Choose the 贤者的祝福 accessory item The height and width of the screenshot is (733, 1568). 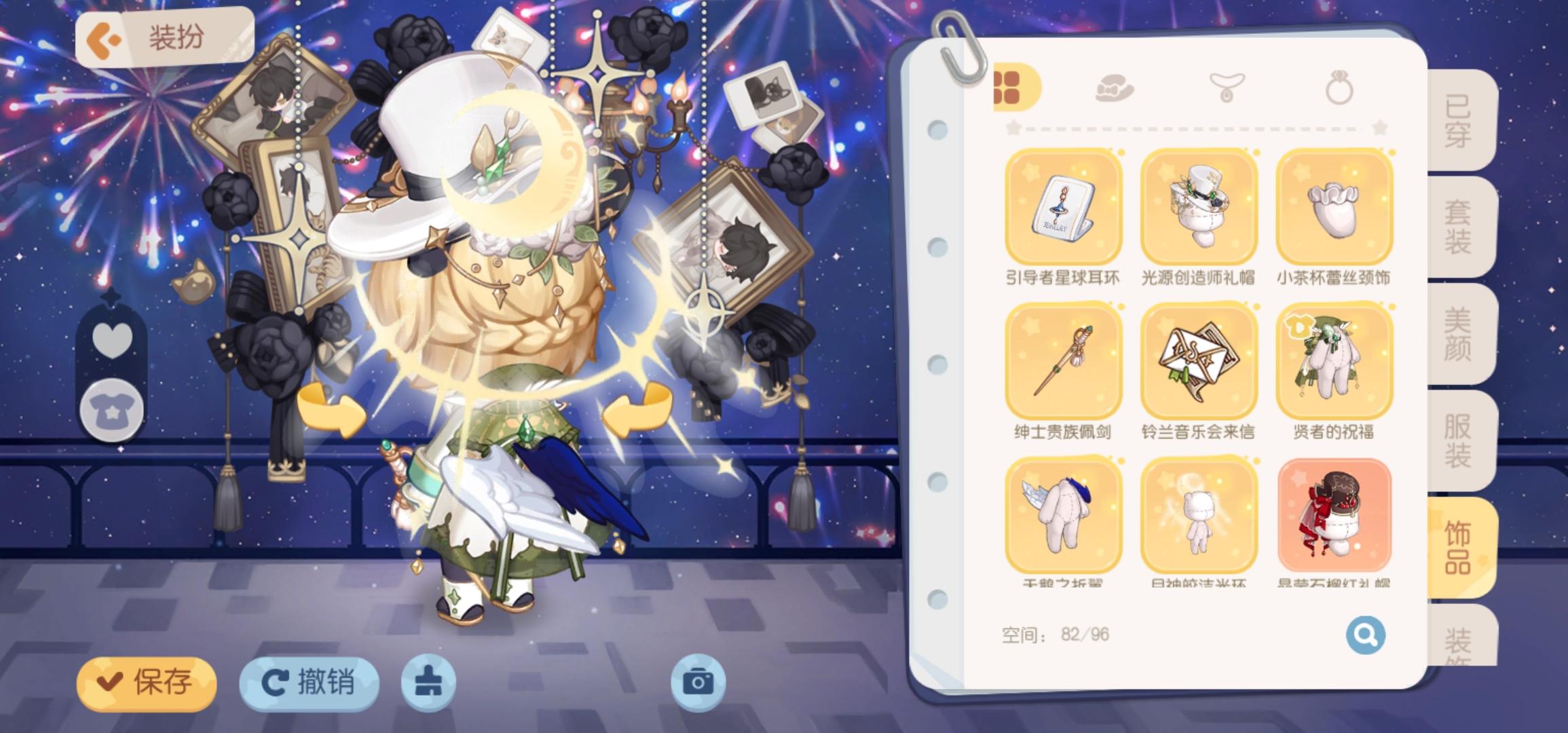click(x=1332, y=364)
